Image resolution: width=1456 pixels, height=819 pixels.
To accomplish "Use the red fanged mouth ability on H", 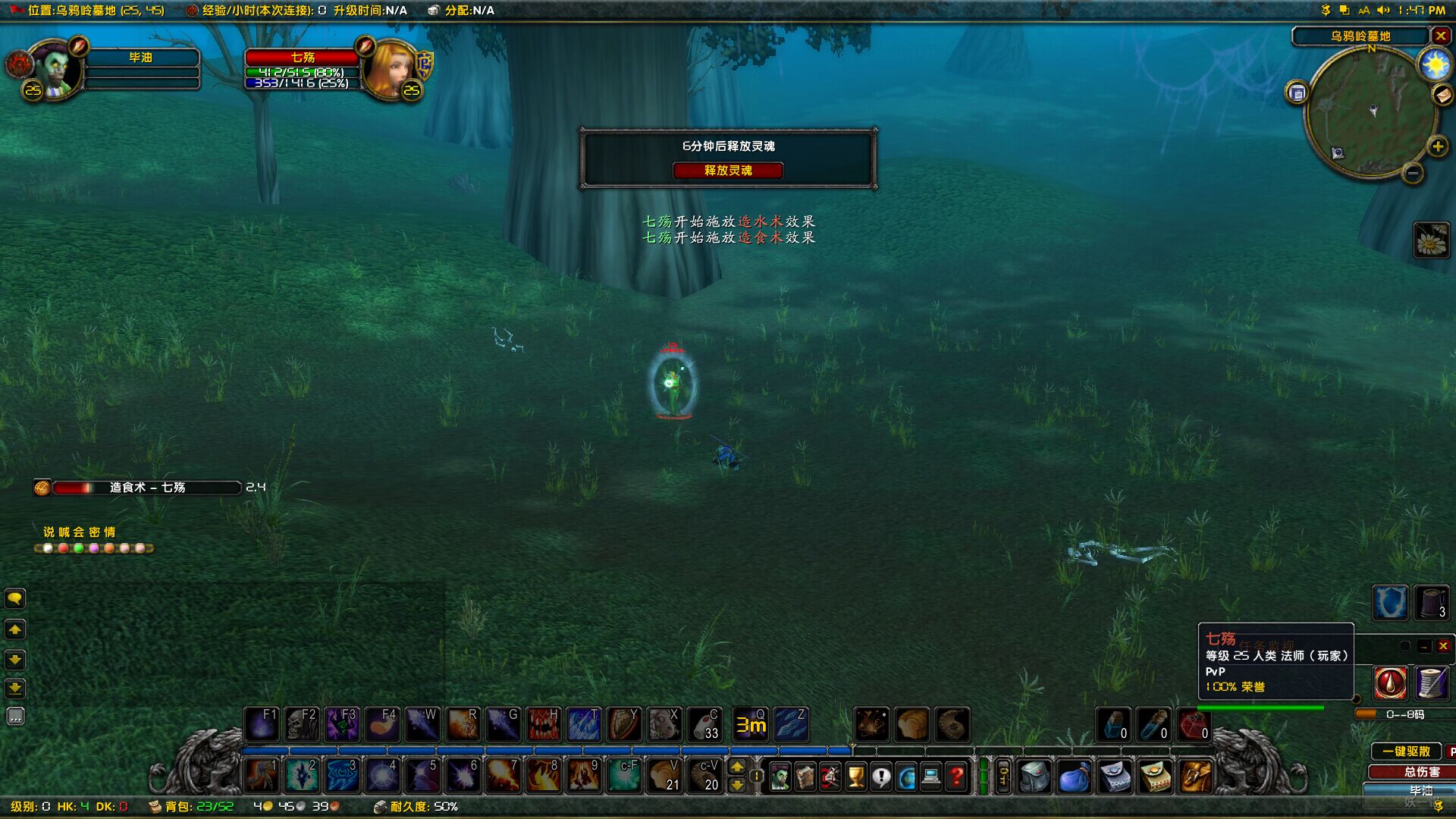I will click(x=543, y=725).
